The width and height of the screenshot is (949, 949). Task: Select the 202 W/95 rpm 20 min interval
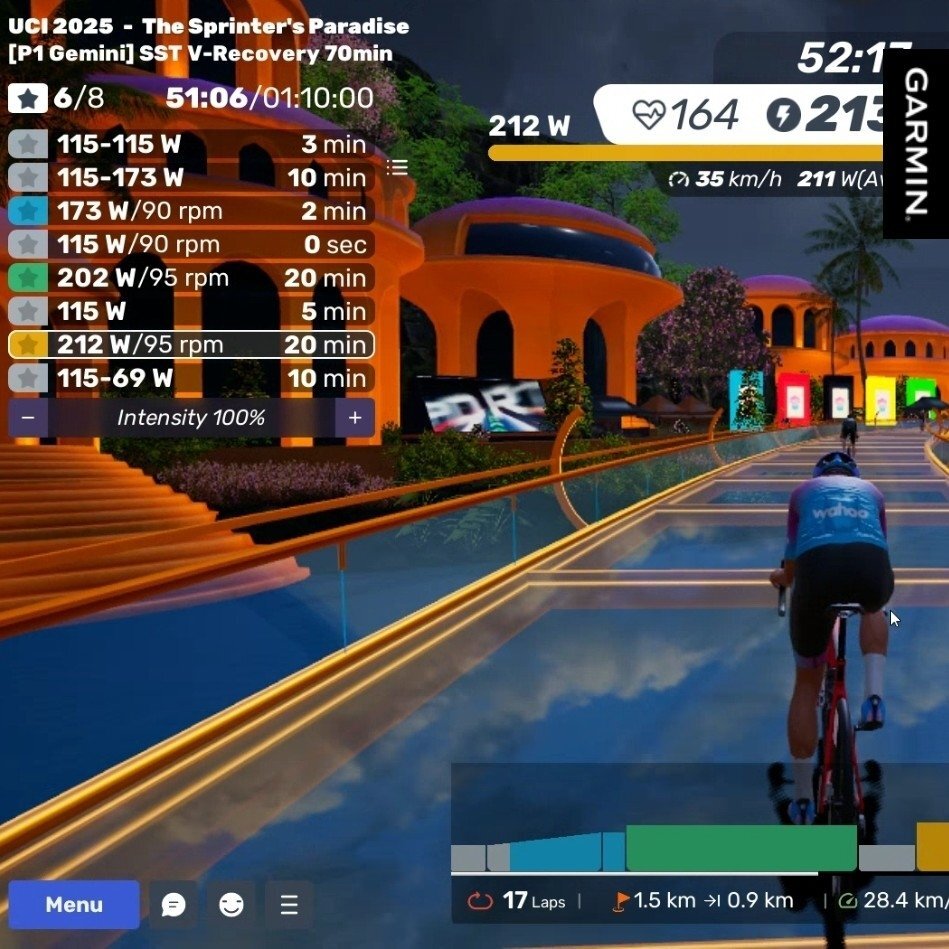(191, 278)
